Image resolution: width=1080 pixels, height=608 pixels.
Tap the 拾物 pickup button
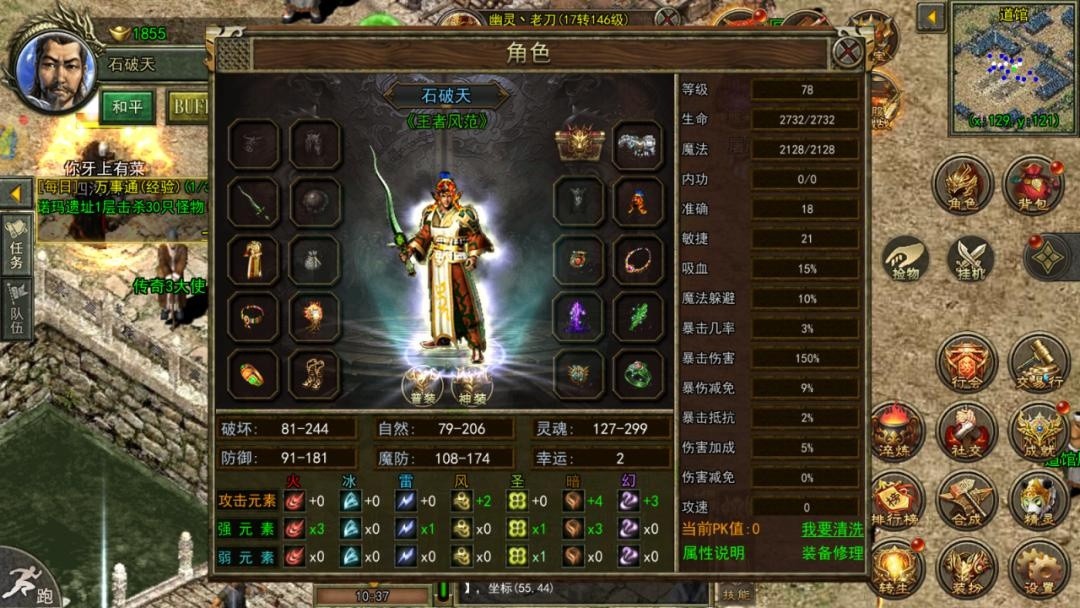(905, 260)
